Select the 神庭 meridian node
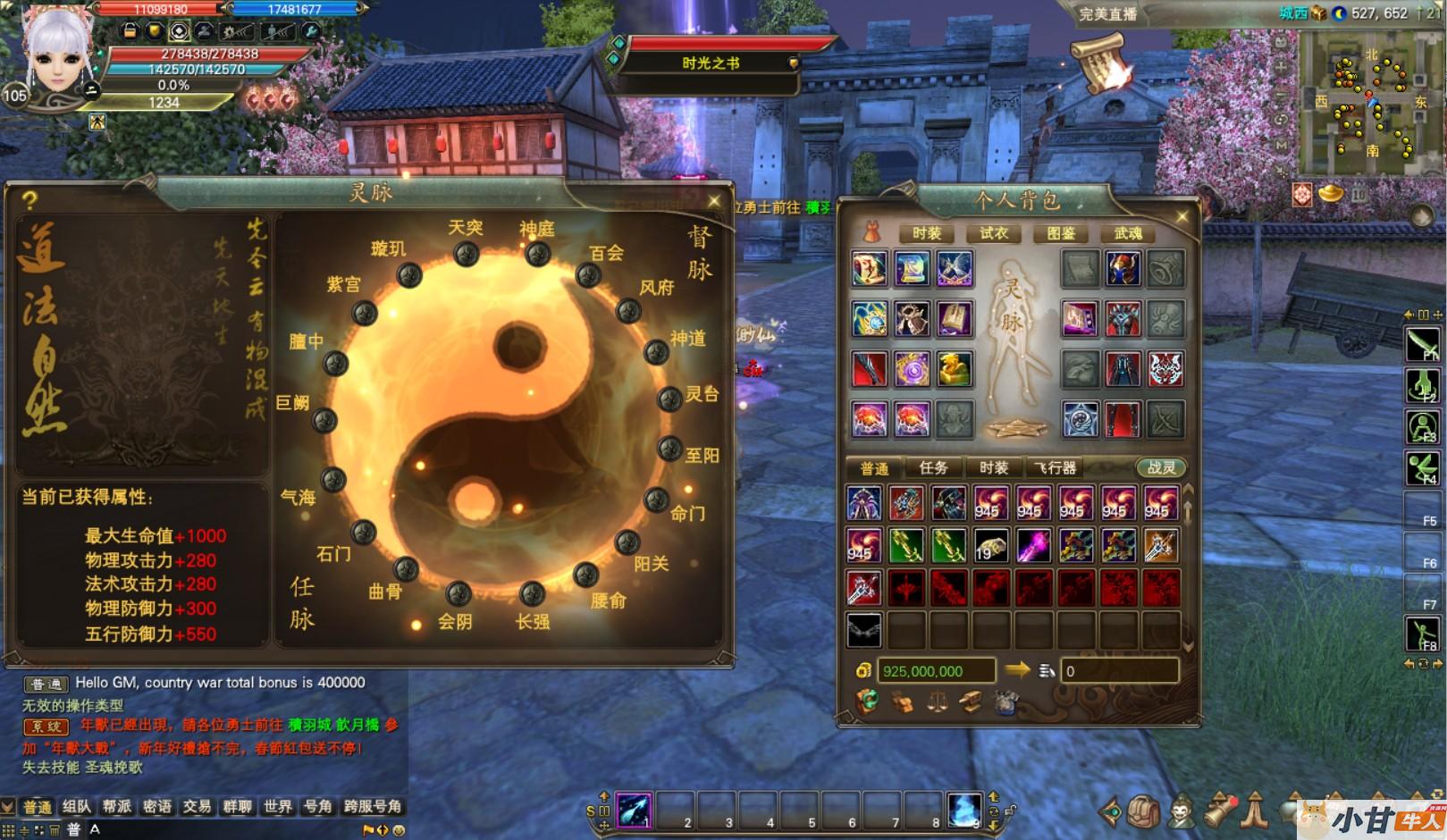 537,255
